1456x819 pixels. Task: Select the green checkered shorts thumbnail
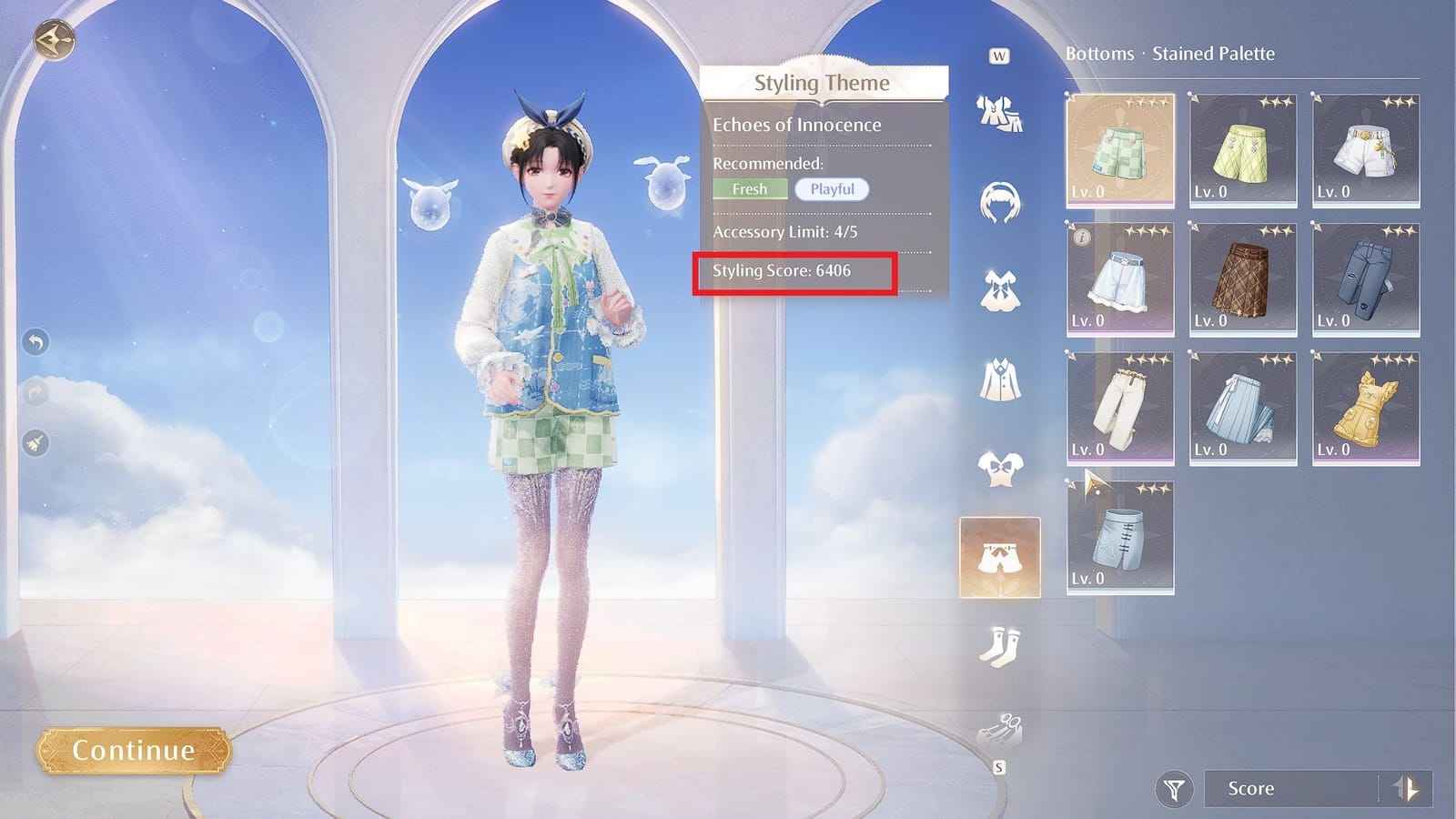1119,148
